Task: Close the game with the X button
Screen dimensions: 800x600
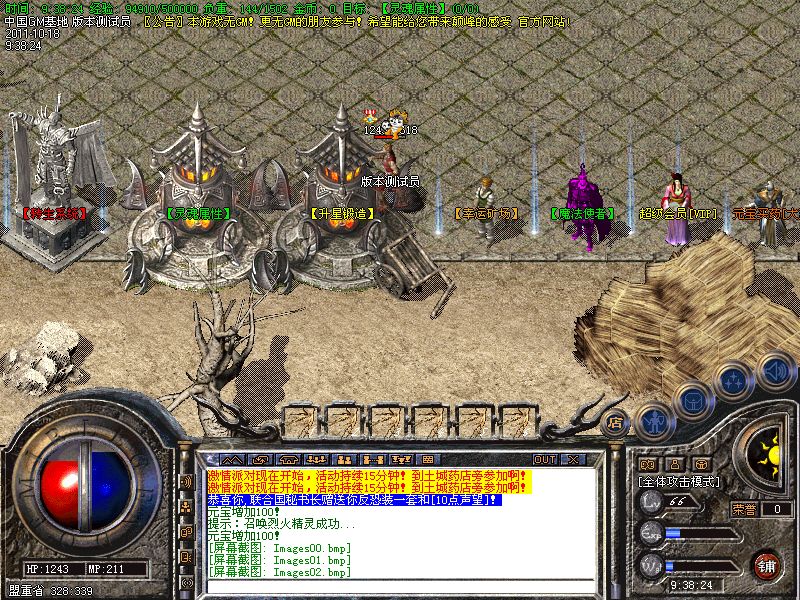Action: tap(573, 459)
